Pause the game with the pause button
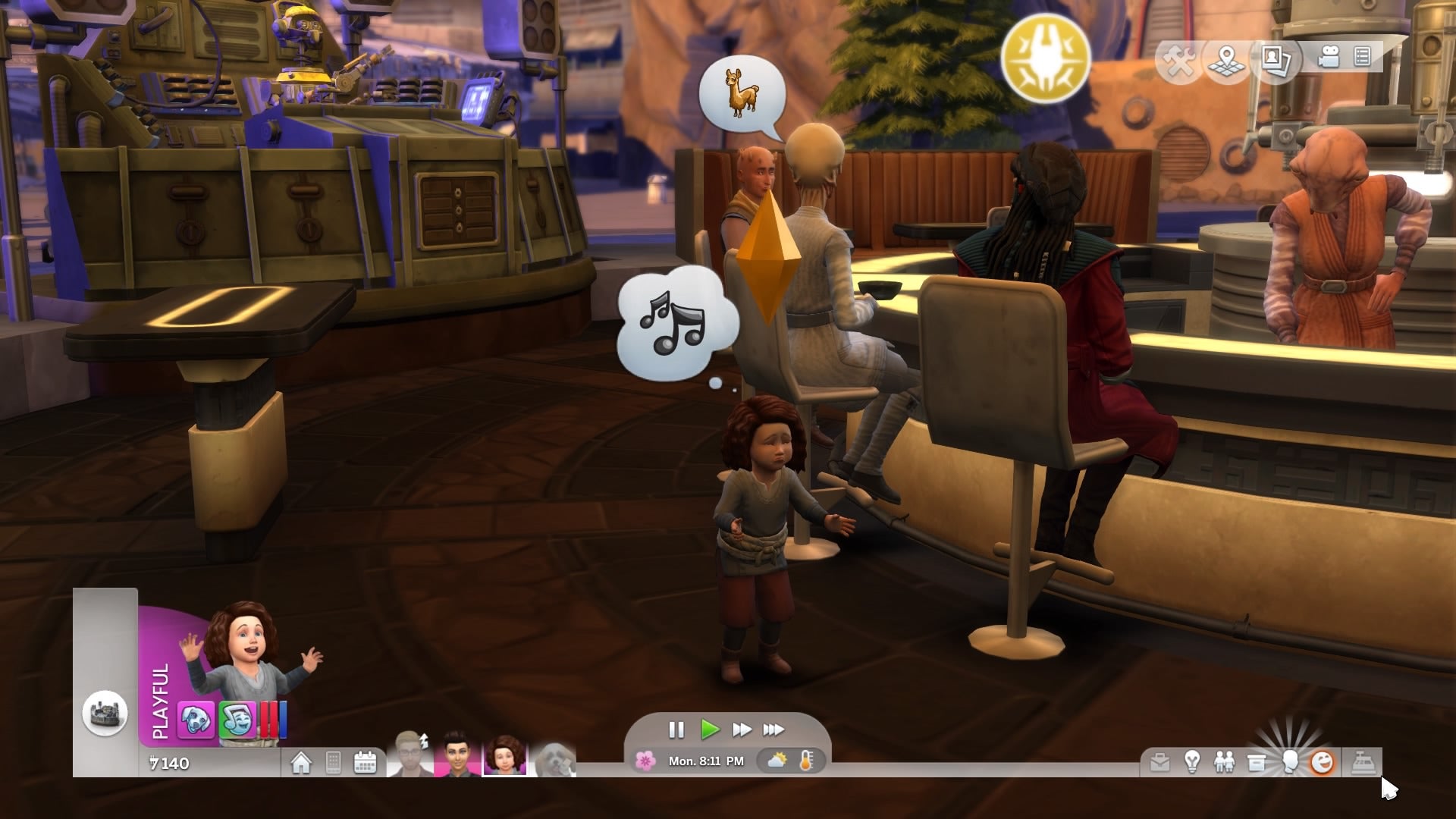1456x819 pixels. (676, 730)
